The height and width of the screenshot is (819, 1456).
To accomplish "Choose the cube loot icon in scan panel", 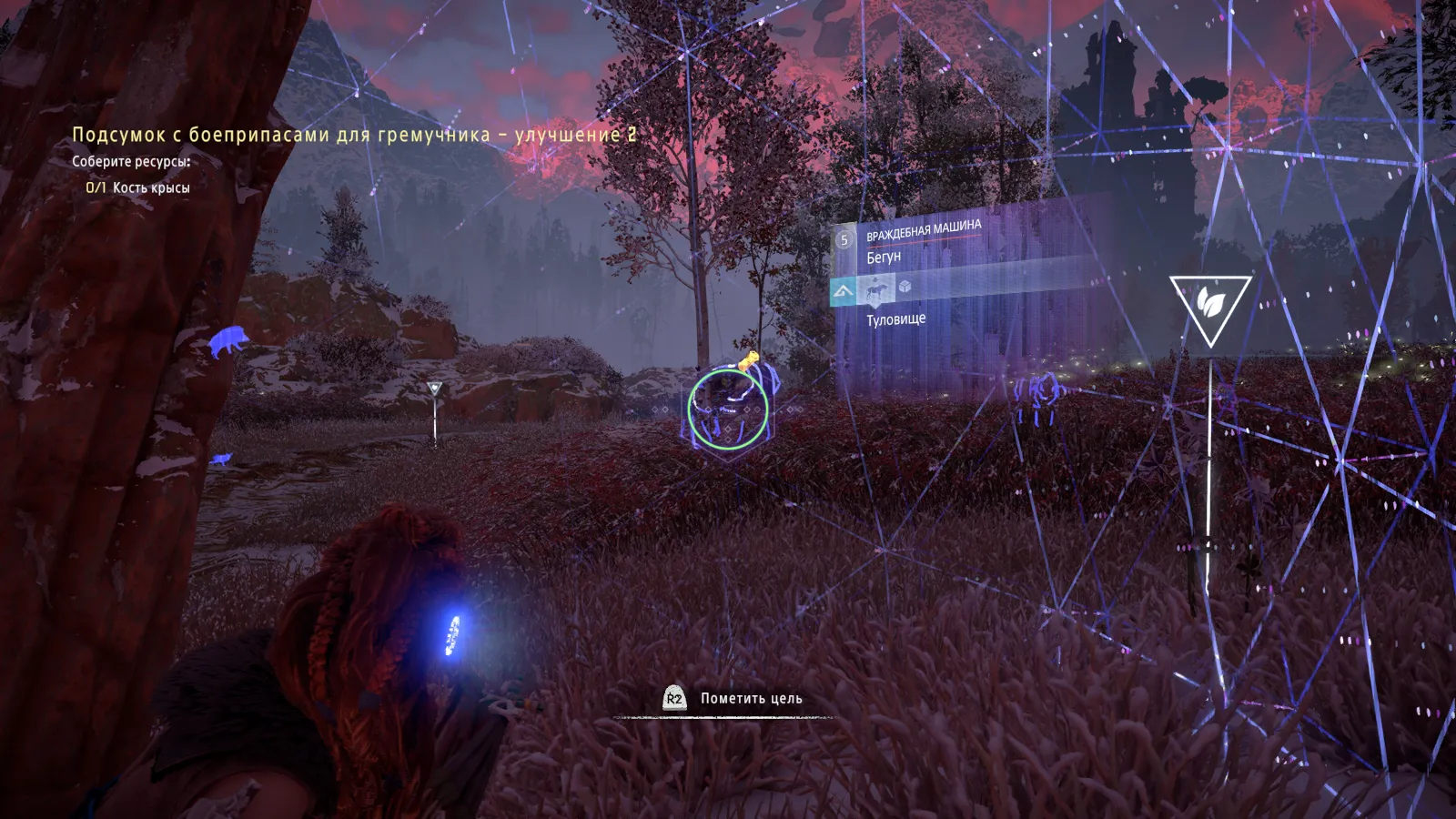I will pos(905,287).
